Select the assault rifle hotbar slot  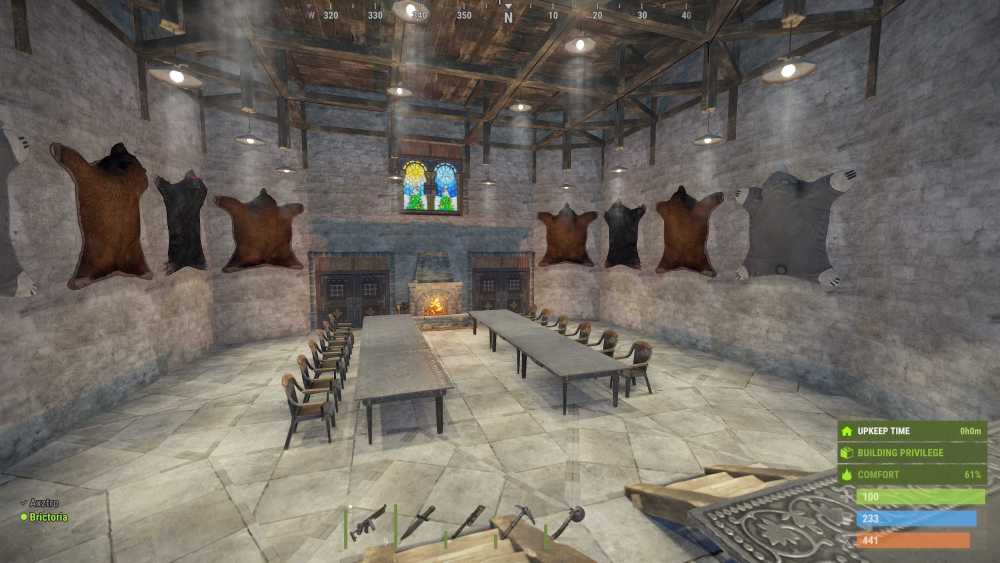coord(367,522)
